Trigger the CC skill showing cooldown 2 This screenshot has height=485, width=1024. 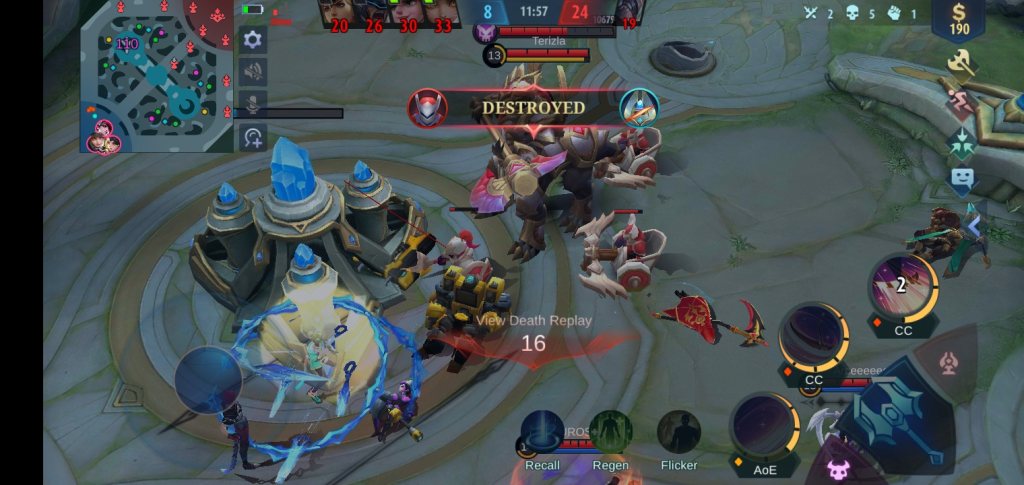click(x=902, y=287)
